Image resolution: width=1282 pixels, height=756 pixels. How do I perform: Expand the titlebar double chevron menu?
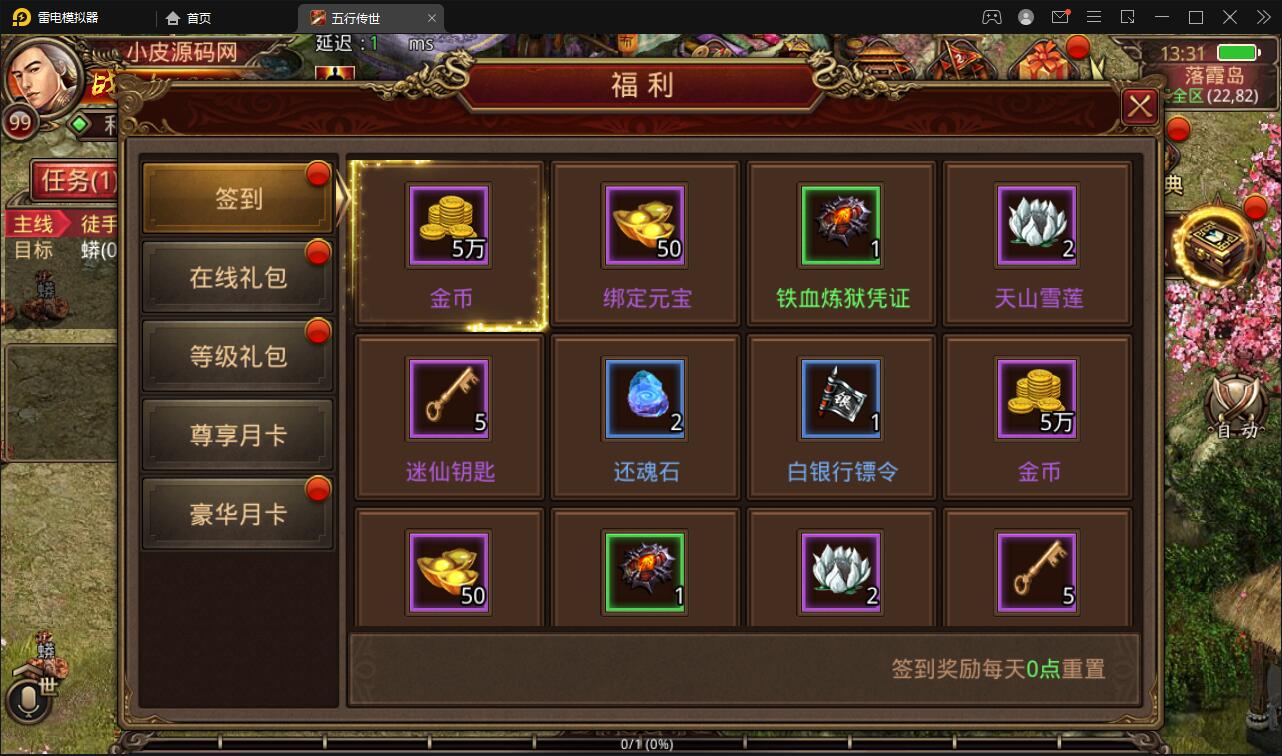tap(1262, 17)
